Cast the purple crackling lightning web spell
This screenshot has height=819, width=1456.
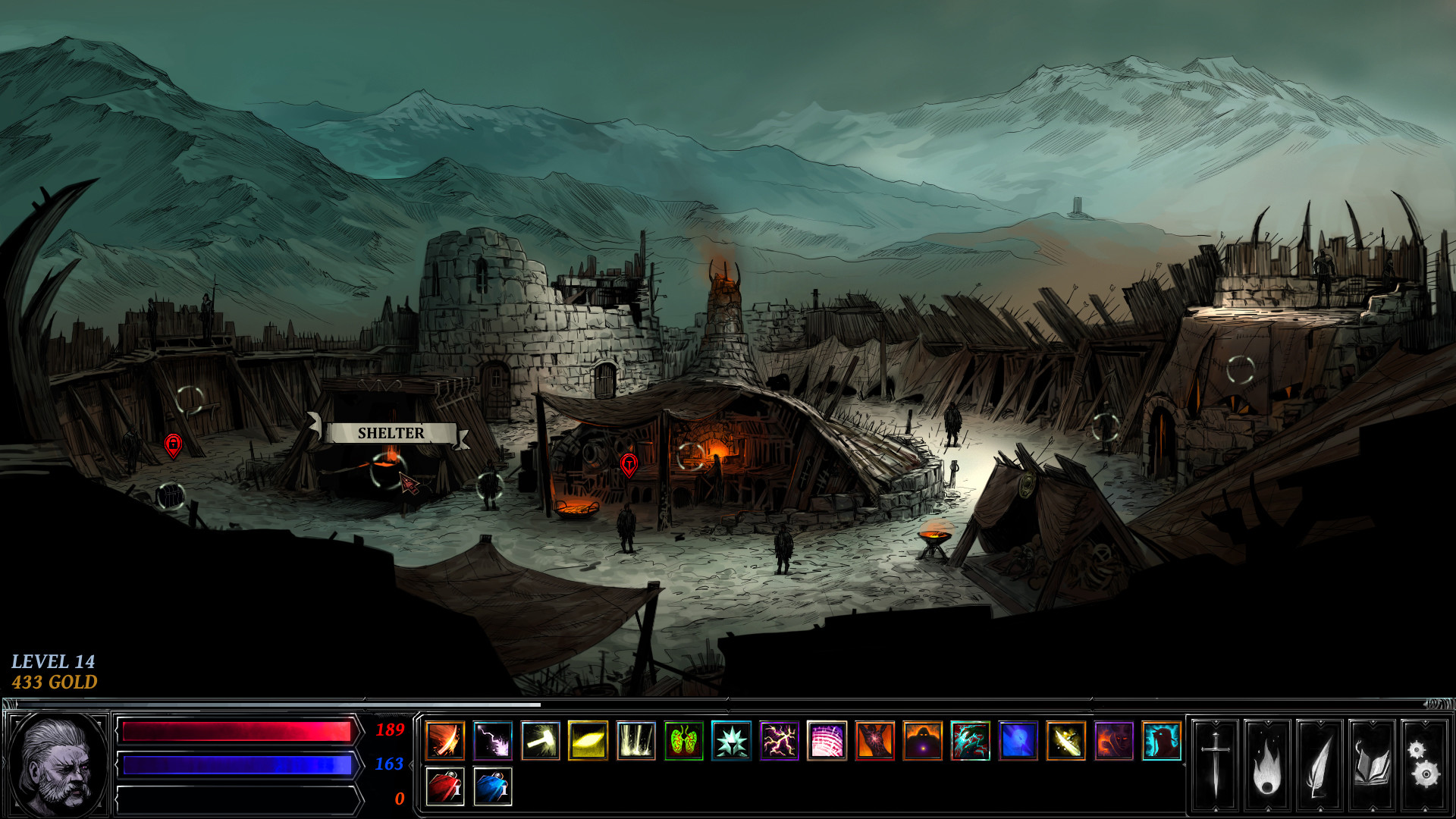[779, 740]
